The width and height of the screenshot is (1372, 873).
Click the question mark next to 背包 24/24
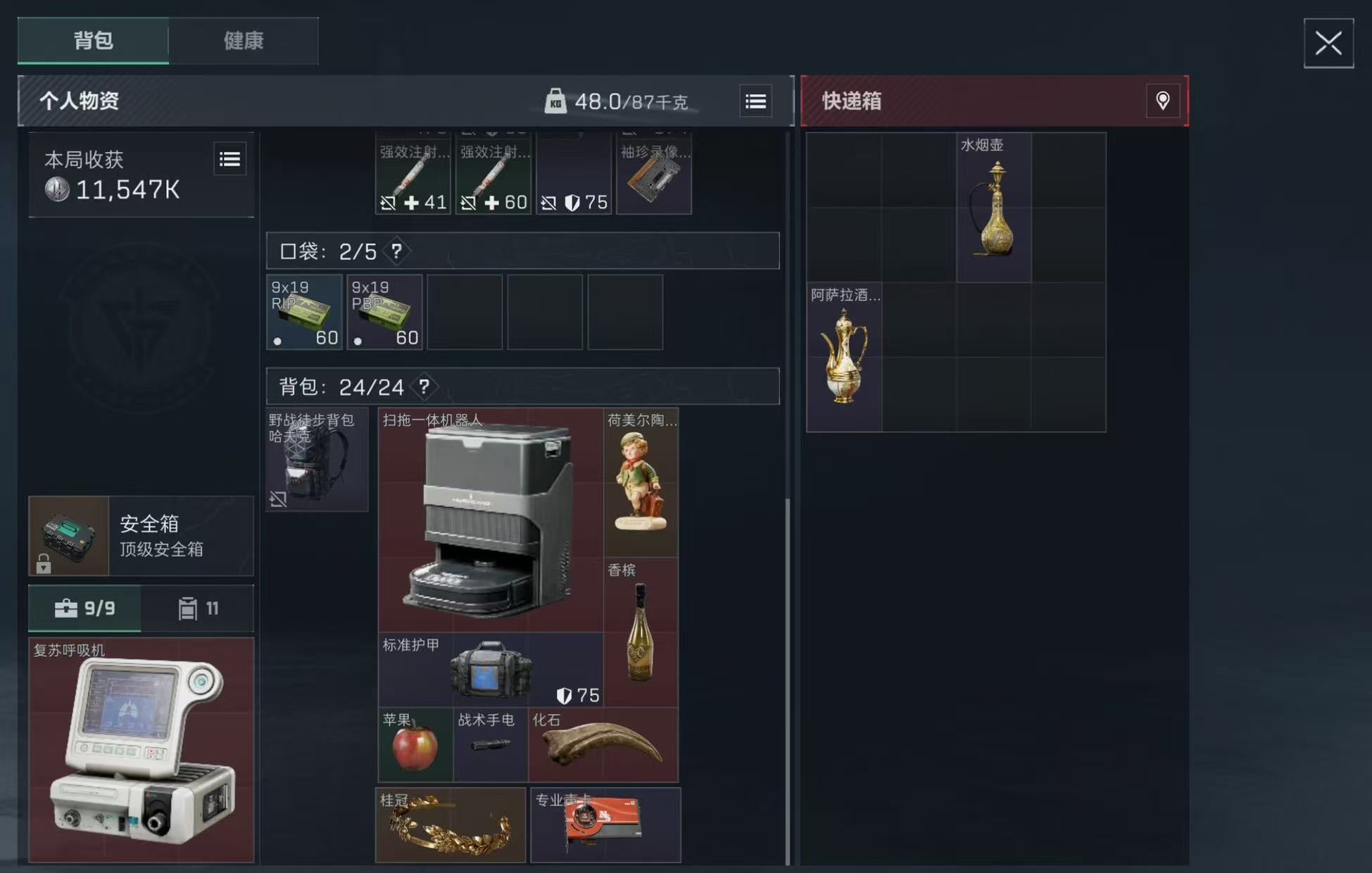point(423,387)
